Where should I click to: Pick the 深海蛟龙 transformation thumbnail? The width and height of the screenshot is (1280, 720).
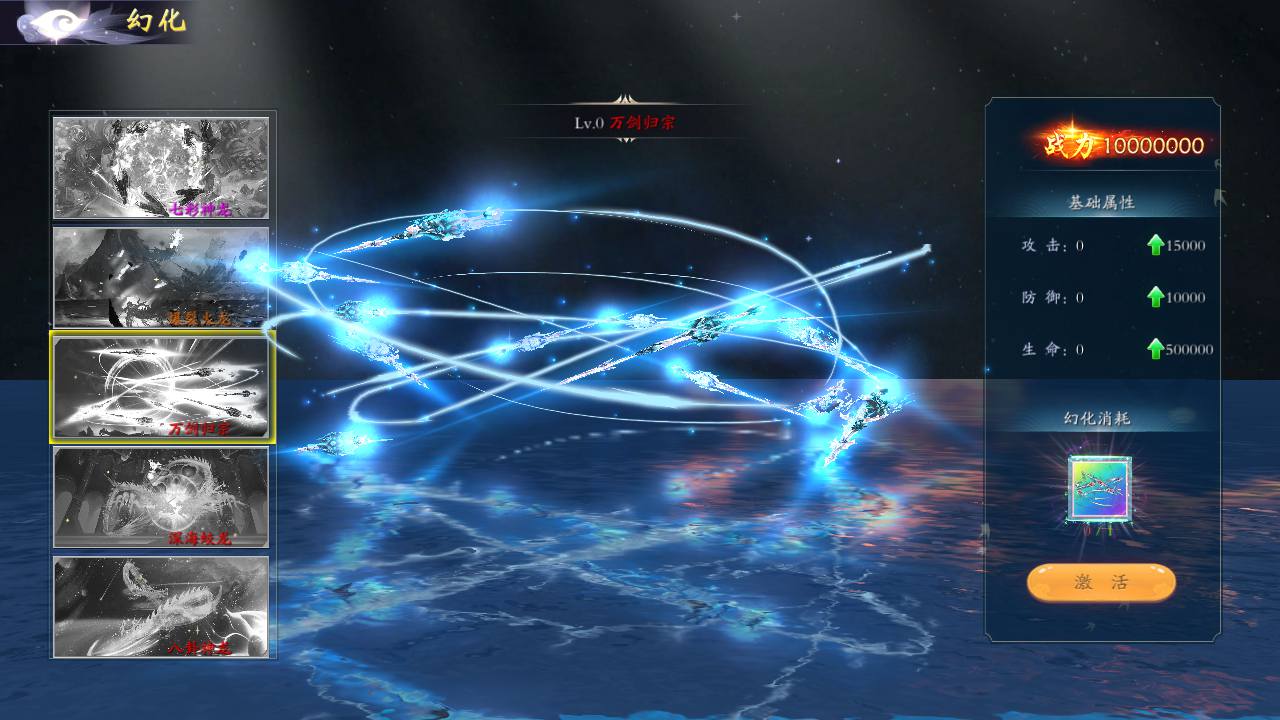click(161, 497)
